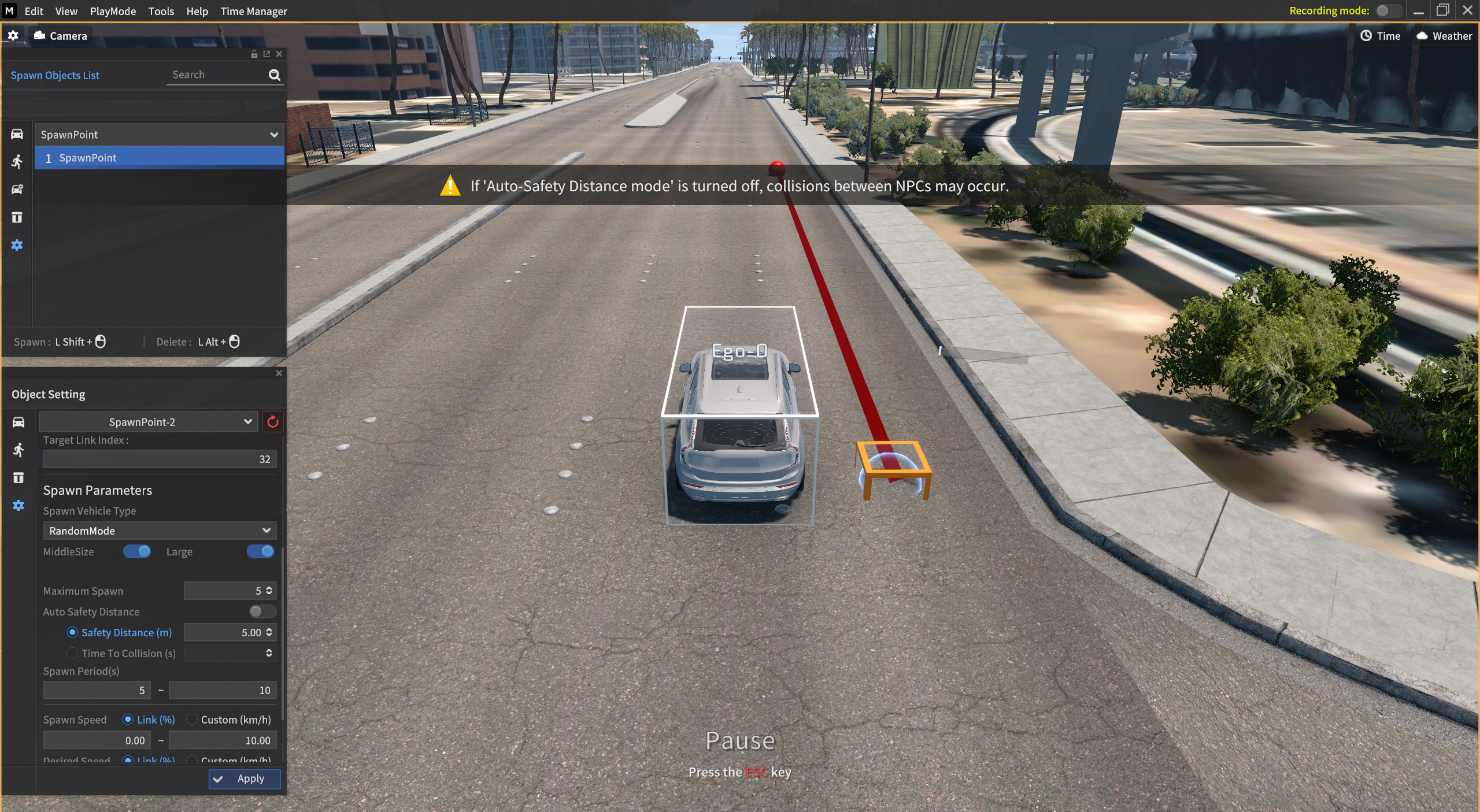
Task: Toggle the MiddleSize vehicle switch
Action: (137, 551)
